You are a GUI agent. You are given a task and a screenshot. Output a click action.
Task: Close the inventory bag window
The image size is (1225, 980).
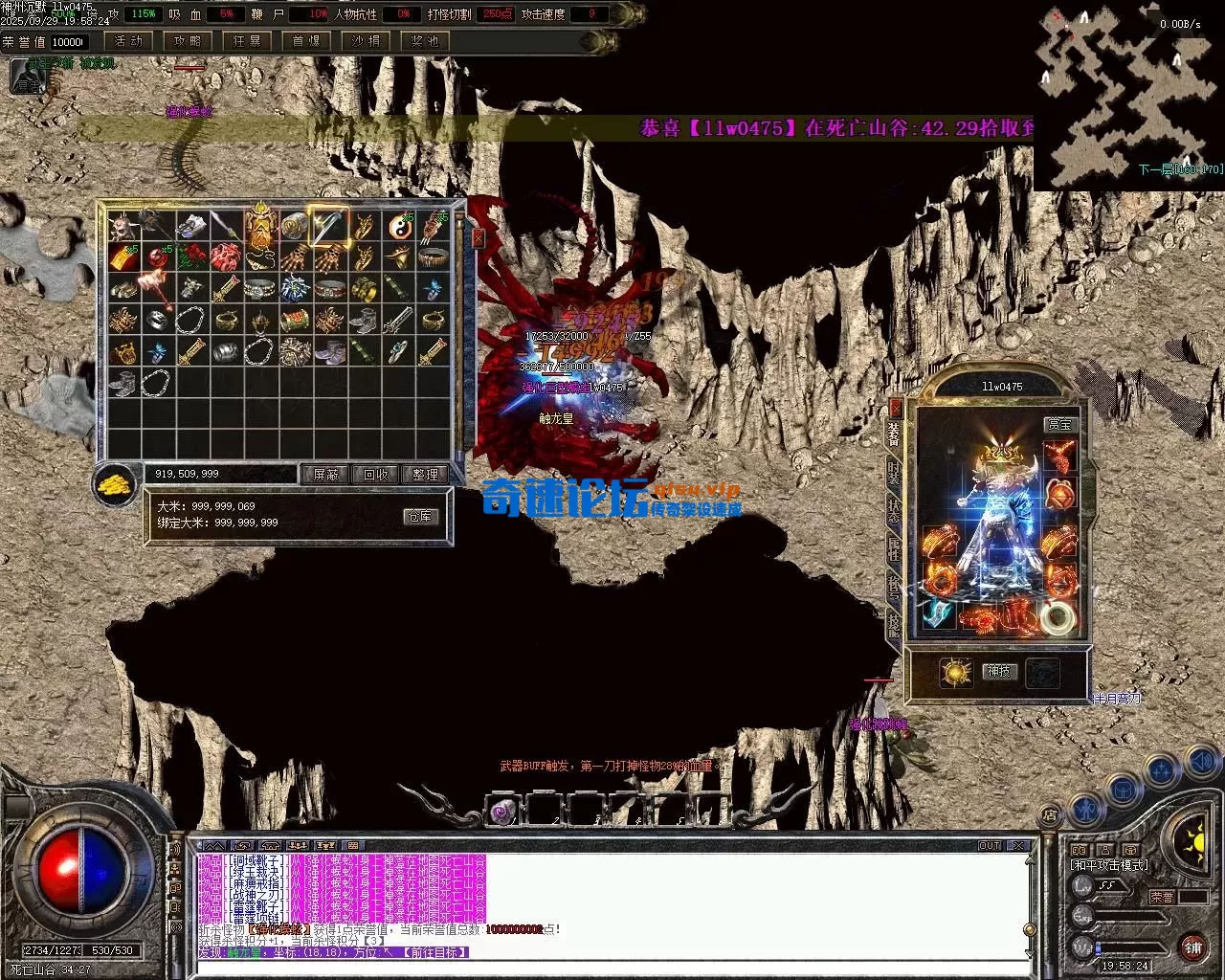point(479,238)
